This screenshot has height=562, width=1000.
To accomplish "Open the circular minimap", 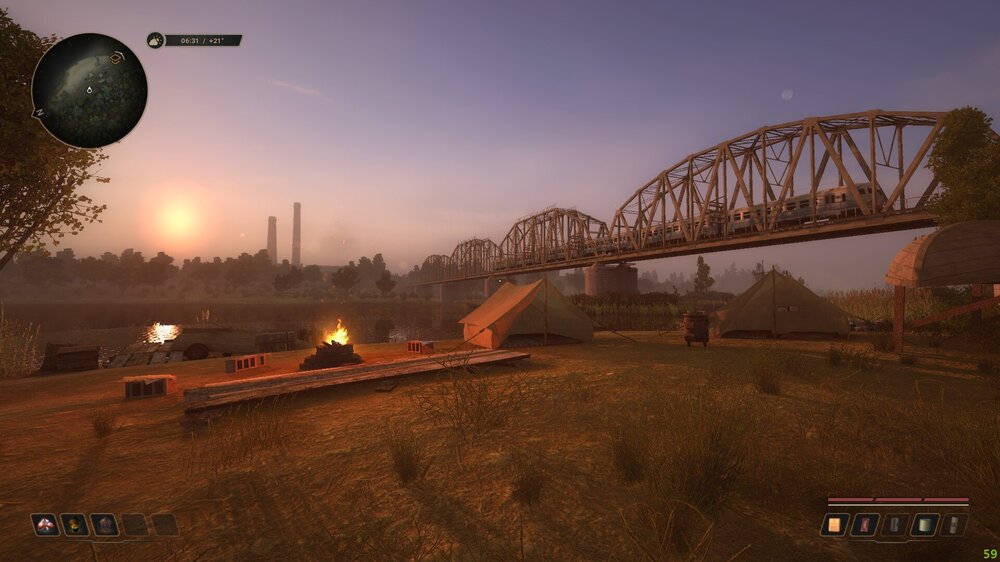I will 89,91.
